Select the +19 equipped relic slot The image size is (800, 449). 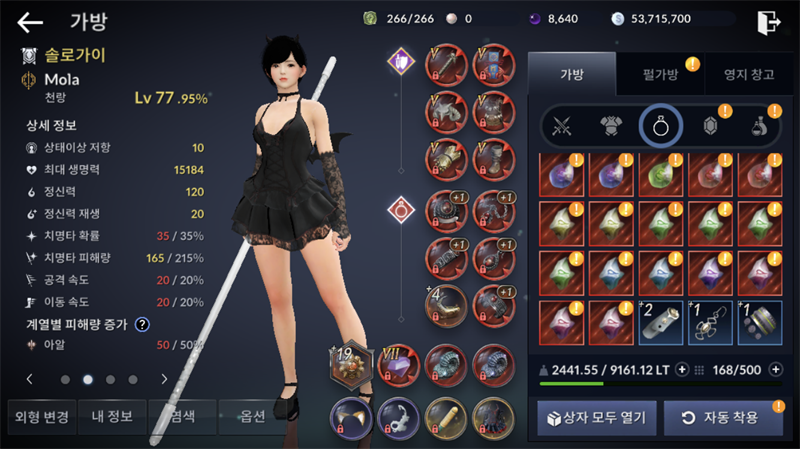[351, 366]
